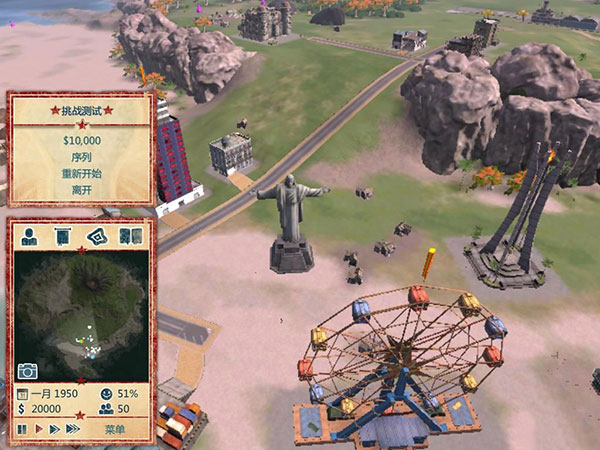
Task: Set game speed to double fast-forward
Action: click(x=54, y=429)
